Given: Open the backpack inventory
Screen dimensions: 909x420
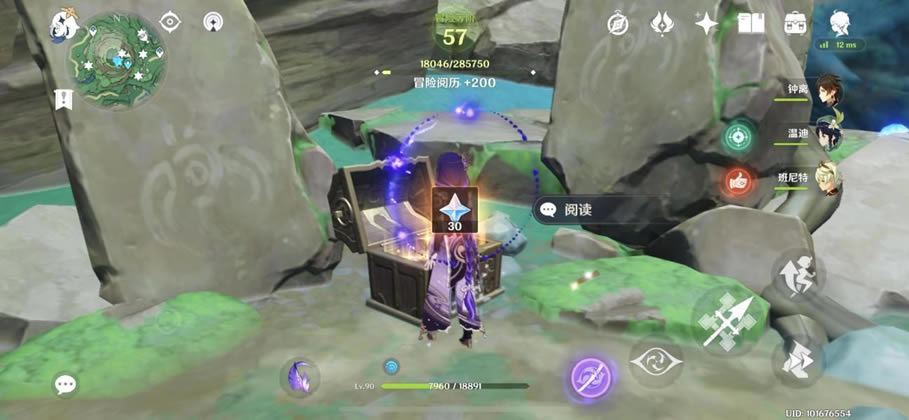Looking at the screenshot, I should point(796,23).
